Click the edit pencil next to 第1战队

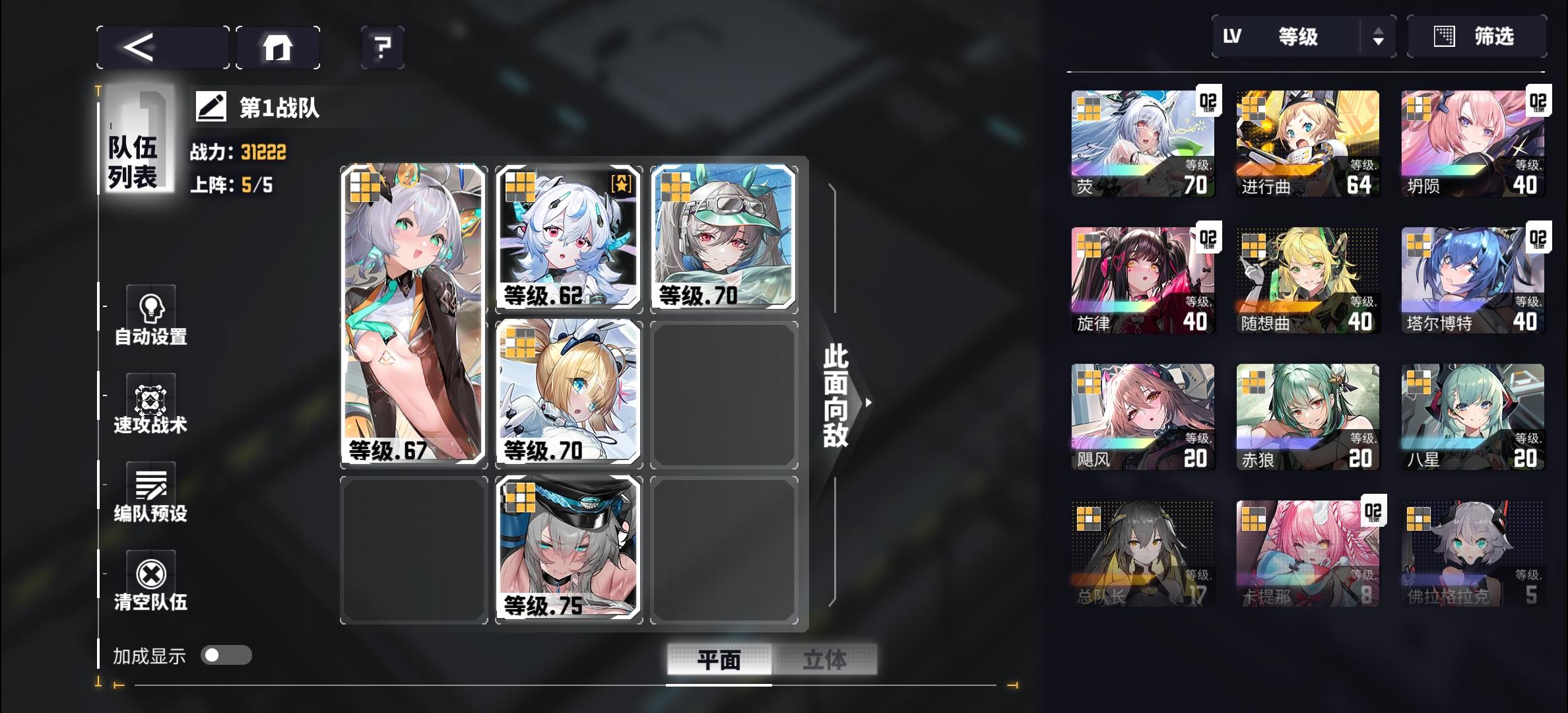coord(208,108)
